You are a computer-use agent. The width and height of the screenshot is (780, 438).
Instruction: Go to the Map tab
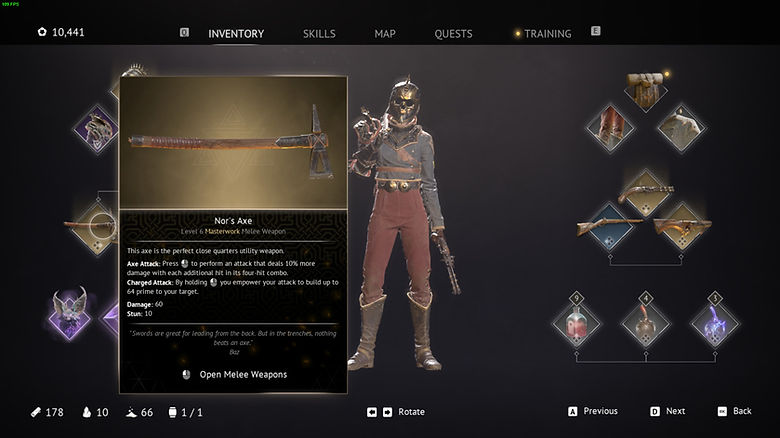[385, 34]
